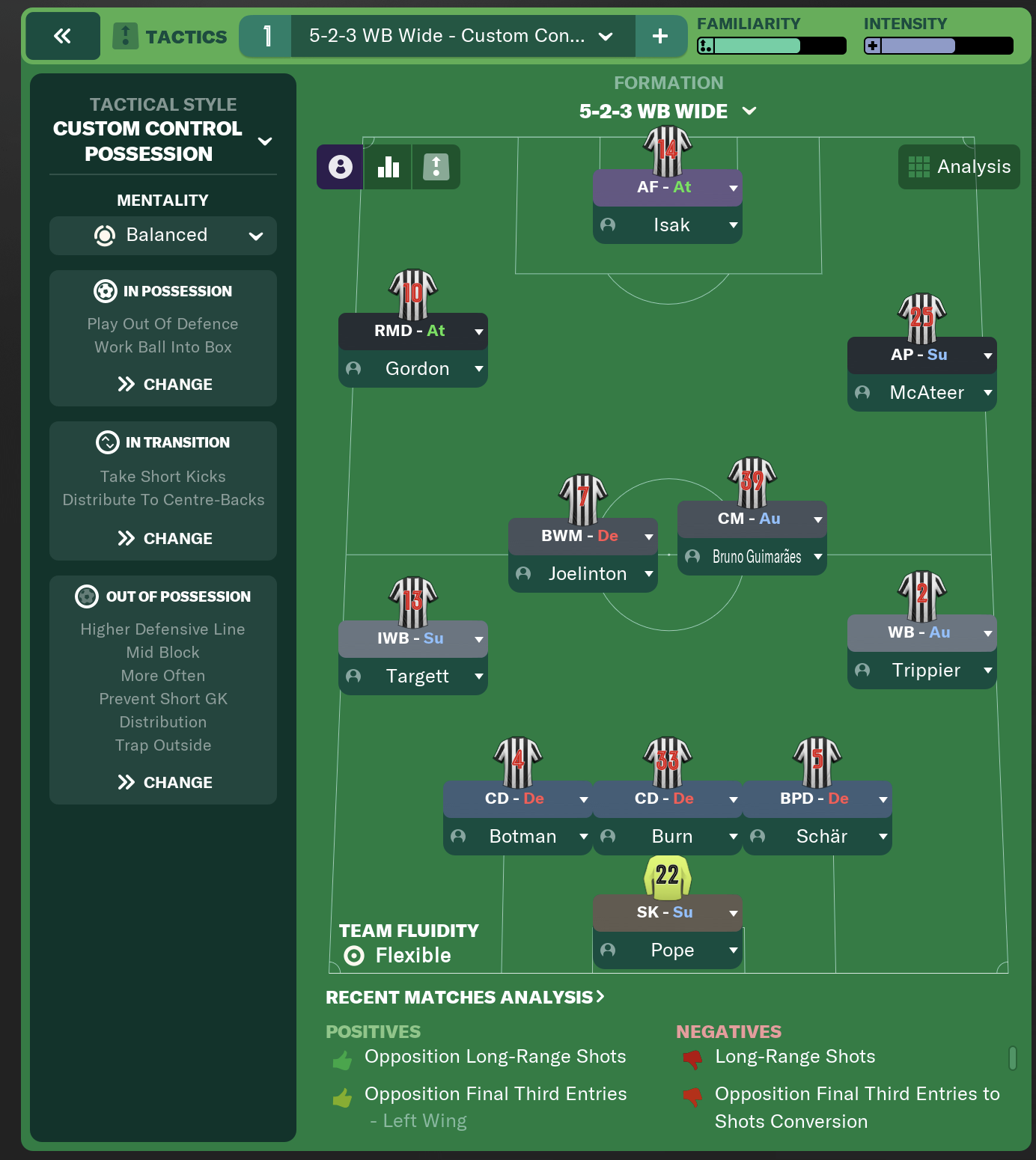
Task: Add a new tactic with the plus button
Action: point(662,35)
